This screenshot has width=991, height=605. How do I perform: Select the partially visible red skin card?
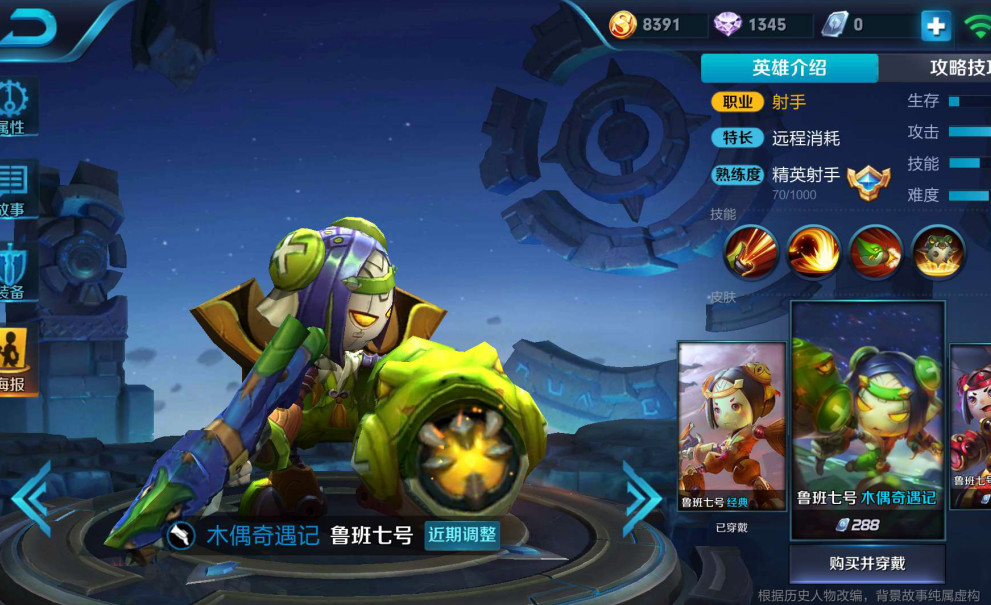971,427
